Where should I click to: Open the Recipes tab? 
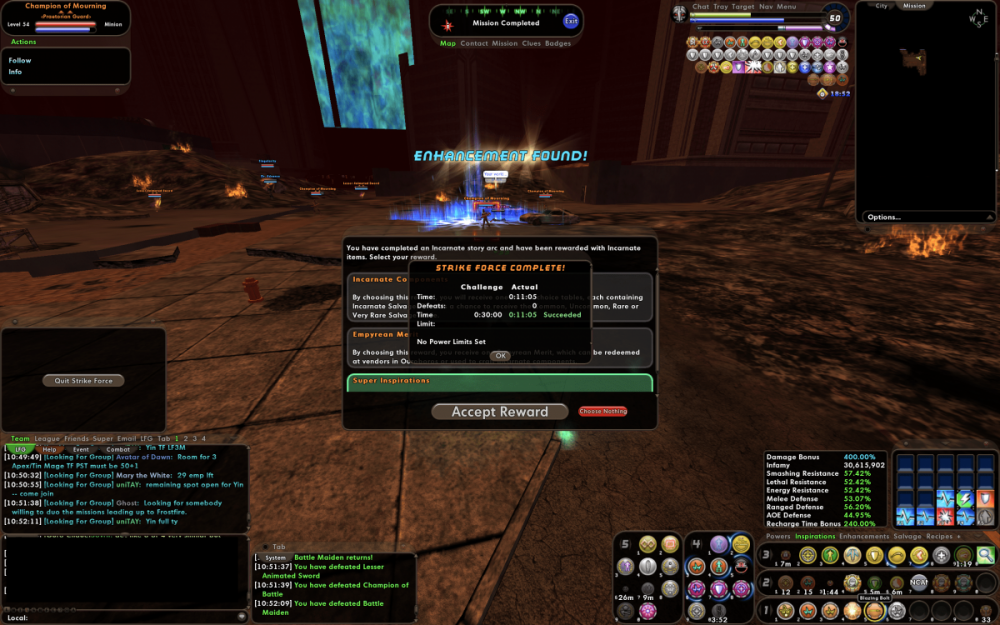click(940, 537)
